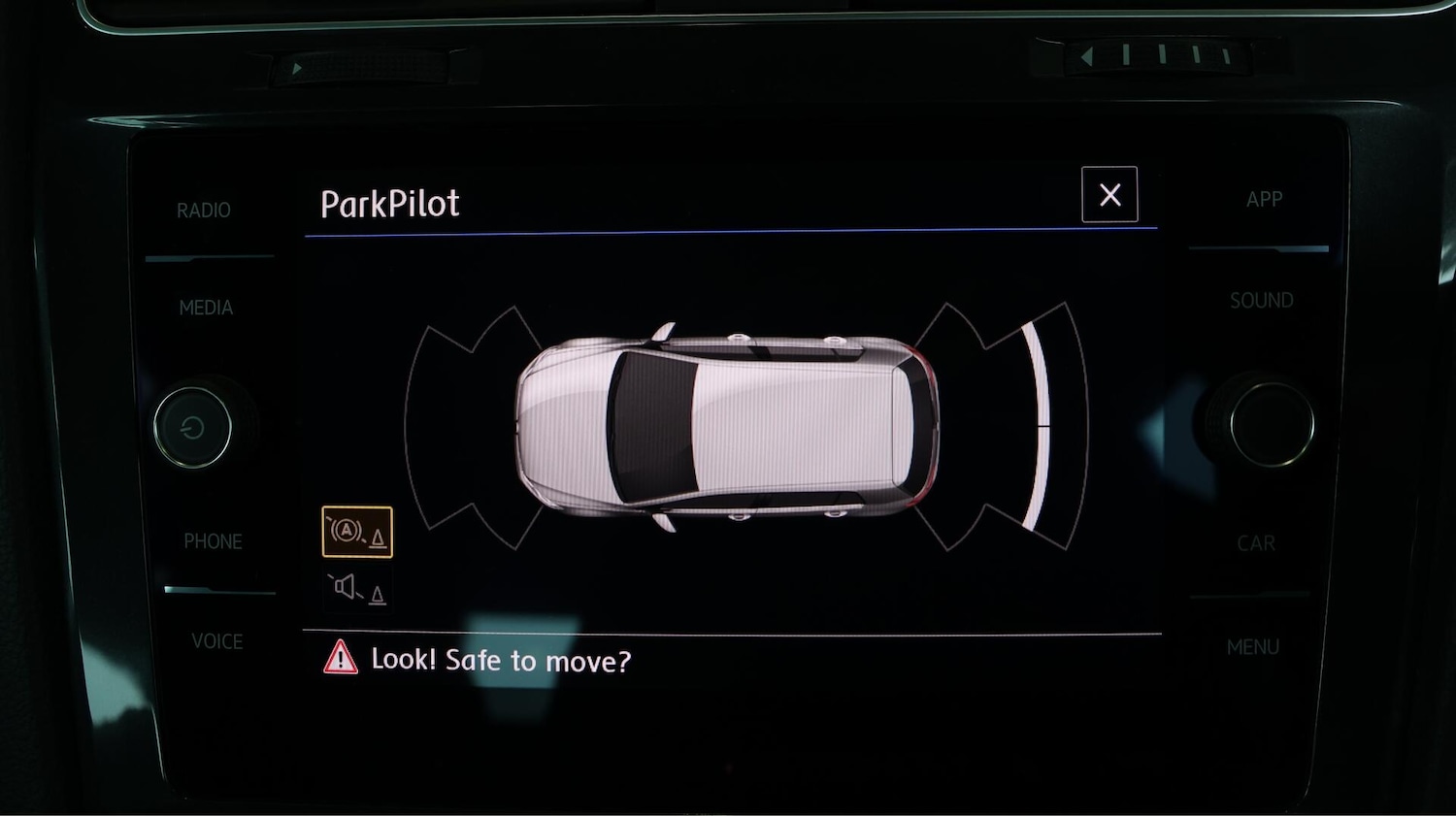This screenshot has height=816, width=1456.
Task: Toggle the automatic ParkPilot activation icon
Action: (x=357, y=532)
